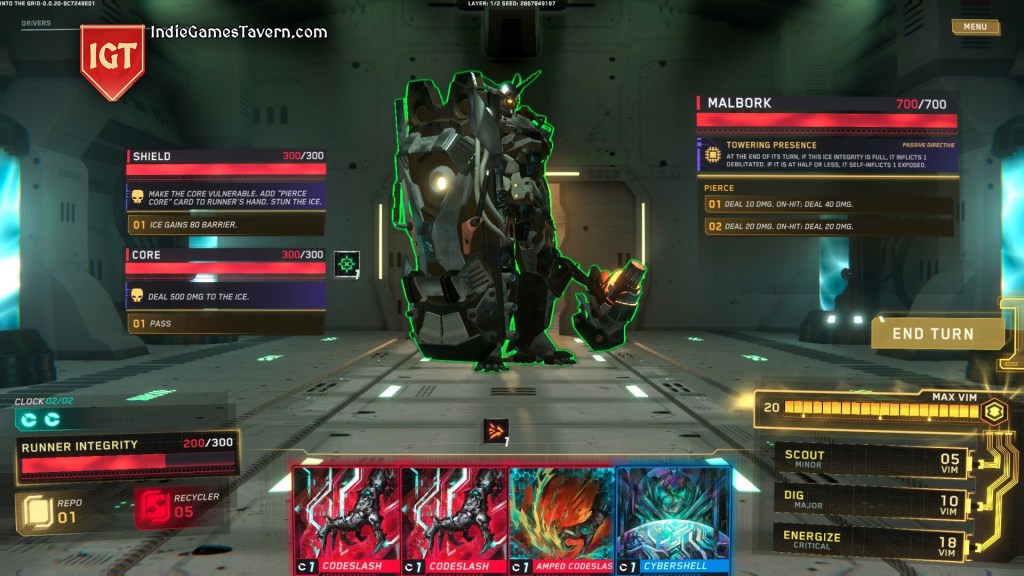The height and width of the screenshot is (576, 1024).
Task: Inspect the orange status icon below Malbork
Action: tap(496, 431)
